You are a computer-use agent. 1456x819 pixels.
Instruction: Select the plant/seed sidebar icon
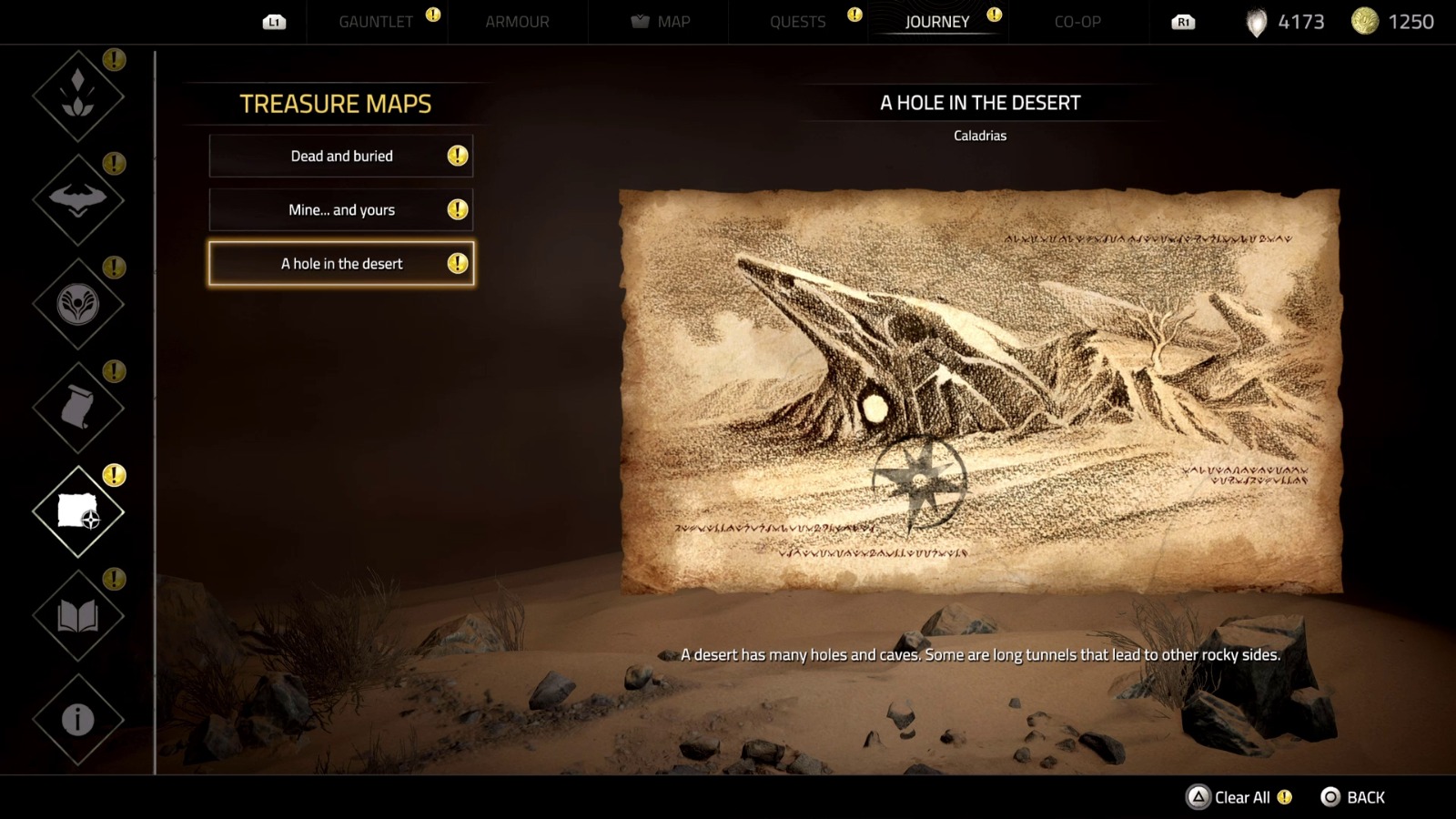point(77,96)
